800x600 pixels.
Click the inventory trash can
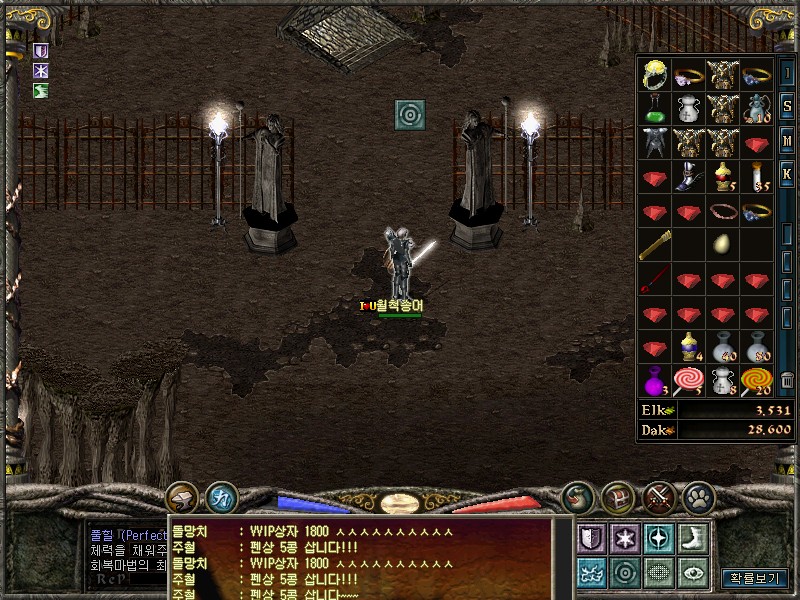[x=787, y=381]
